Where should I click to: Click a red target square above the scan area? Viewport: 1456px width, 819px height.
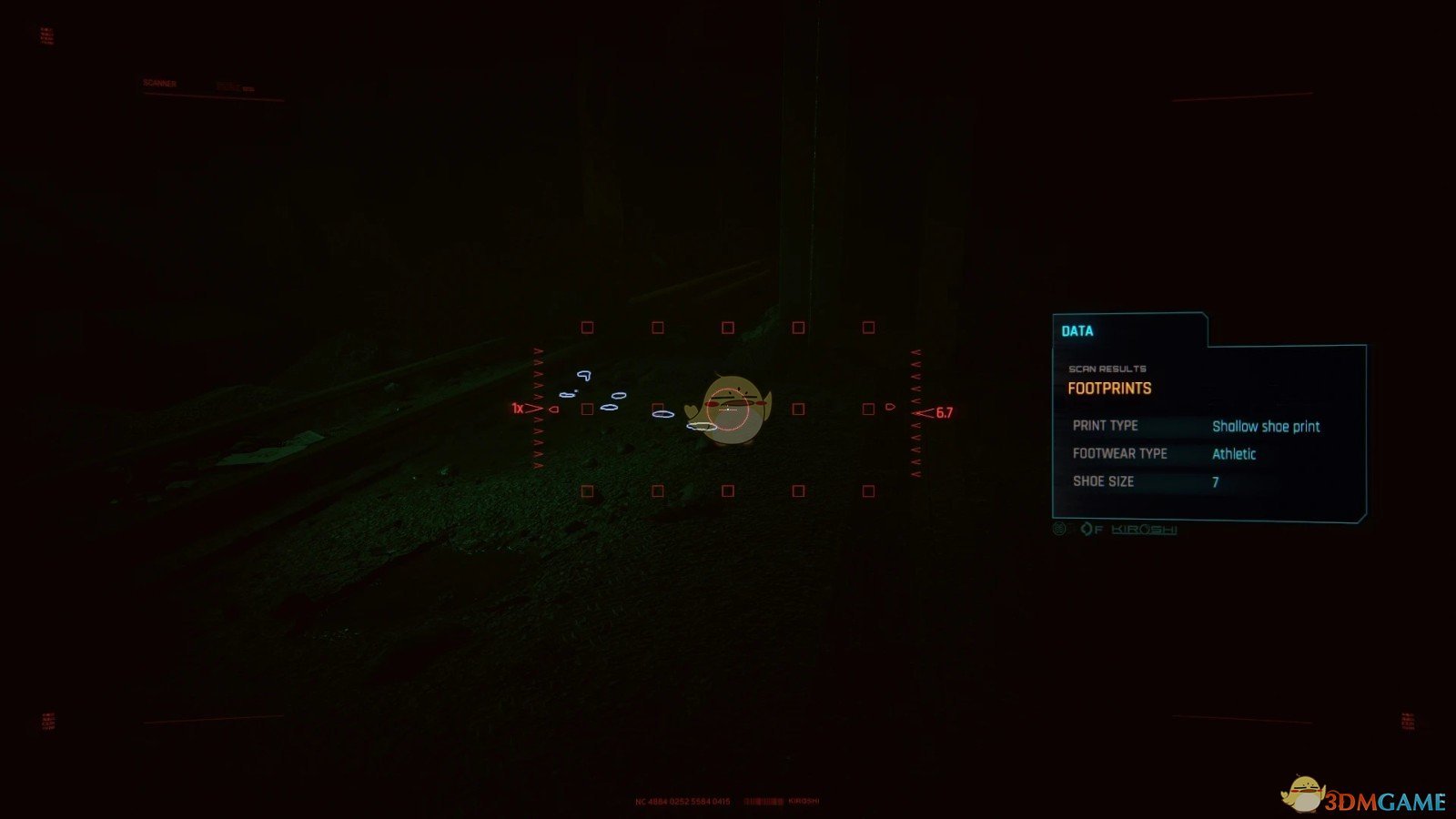[726, 326]
